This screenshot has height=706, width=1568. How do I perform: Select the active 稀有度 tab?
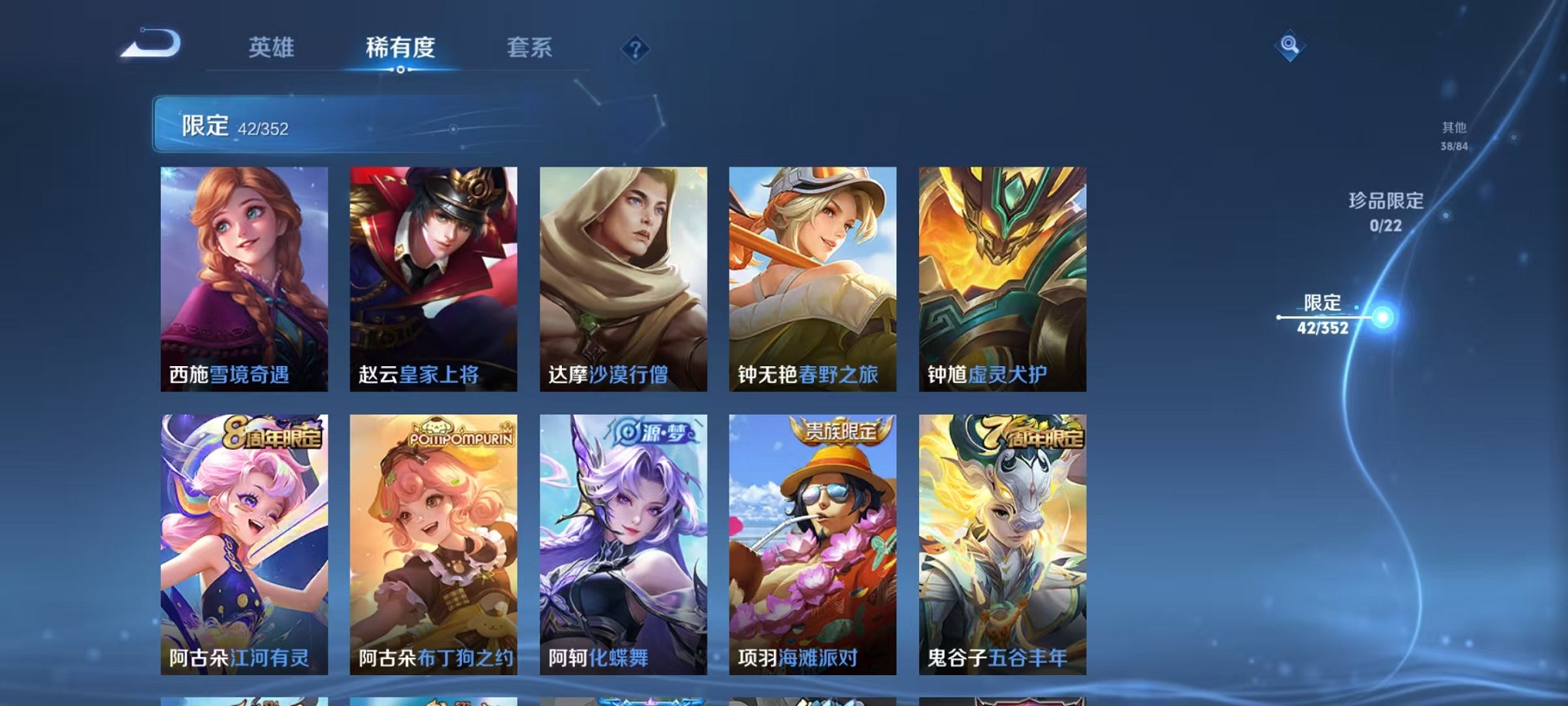point(400,48)
